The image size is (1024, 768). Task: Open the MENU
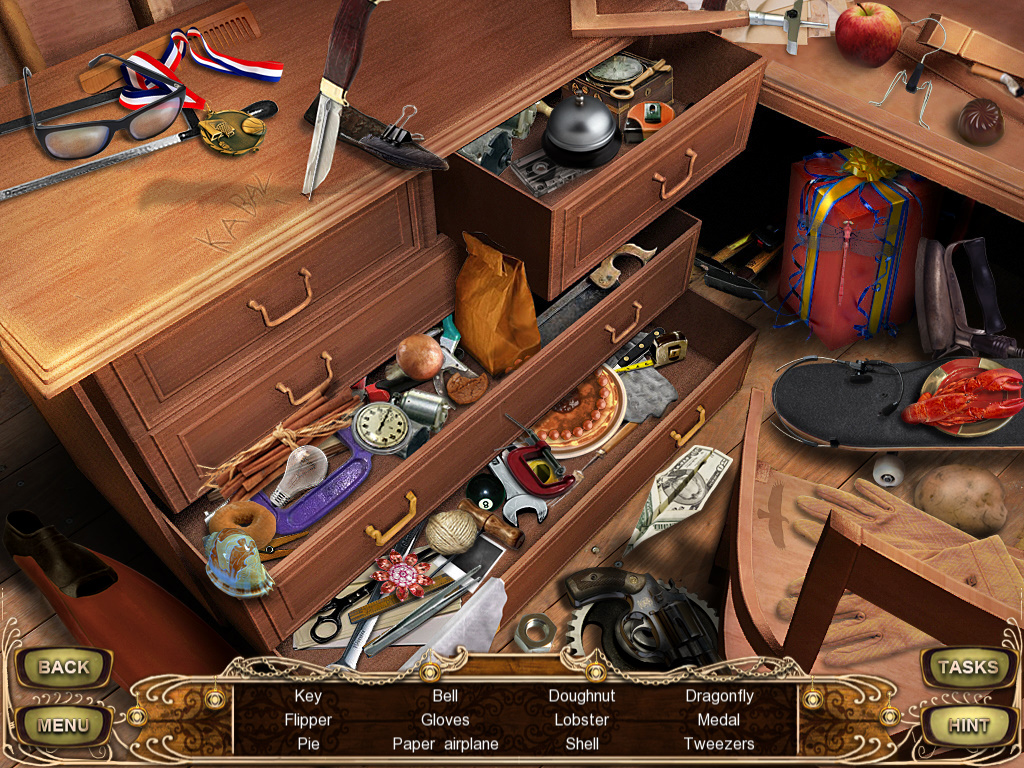coord(63,725)
